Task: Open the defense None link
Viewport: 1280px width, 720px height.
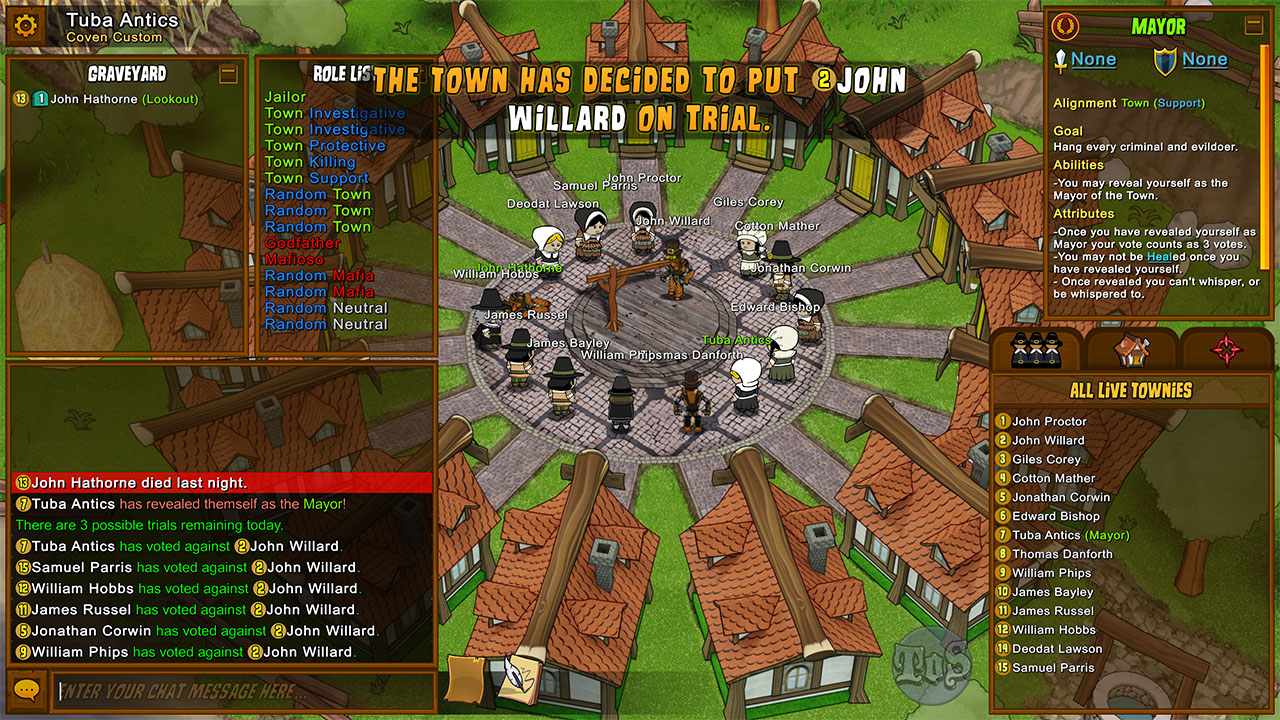Action: click(1204, 60)
